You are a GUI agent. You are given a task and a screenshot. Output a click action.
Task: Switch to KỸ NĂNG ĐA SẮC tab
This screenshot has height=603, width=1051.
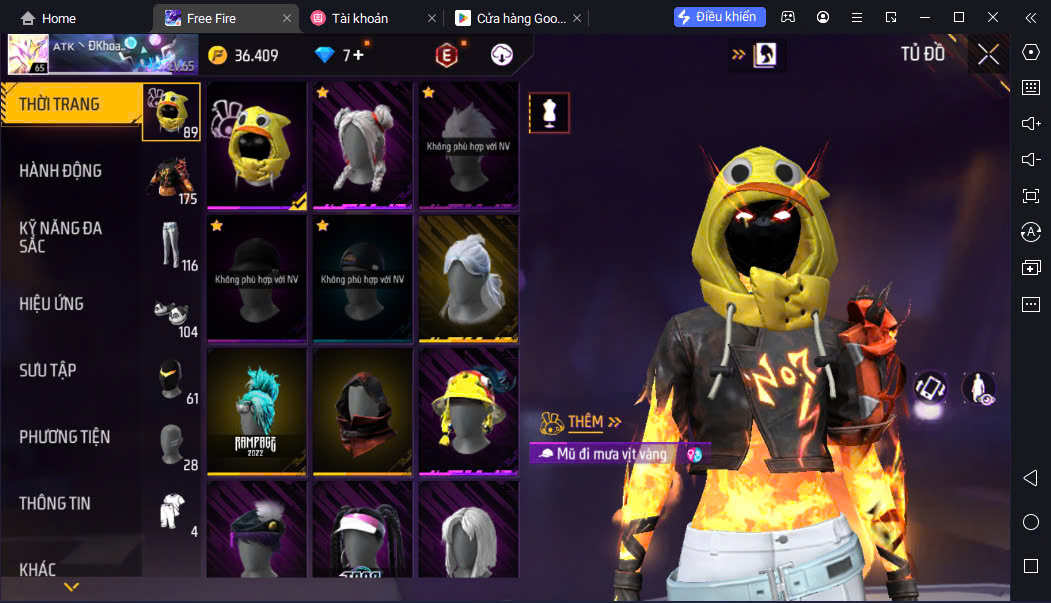coord(61,236)
